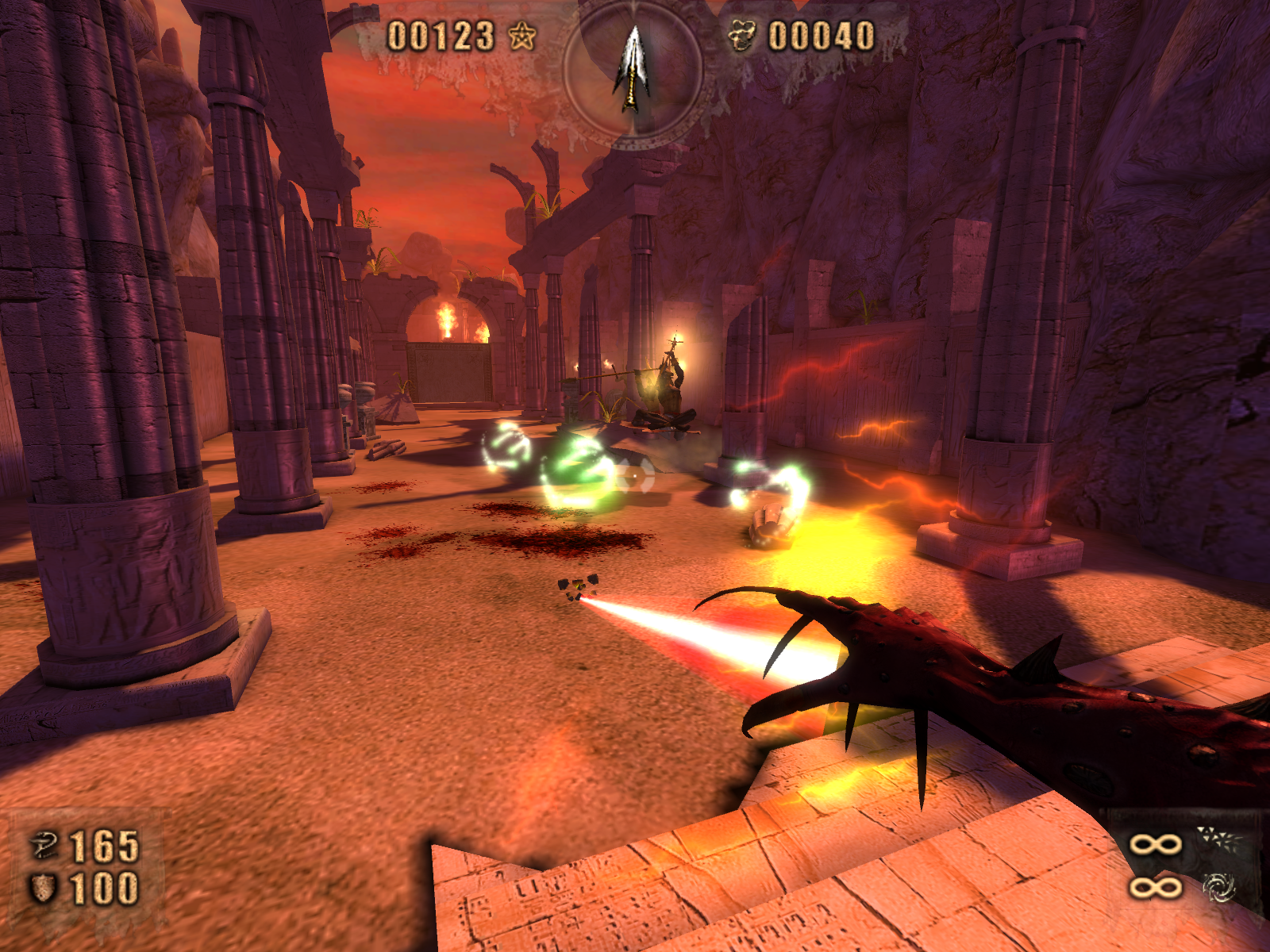
Task: Click the gold coins icon
Action: coord(742,36)
